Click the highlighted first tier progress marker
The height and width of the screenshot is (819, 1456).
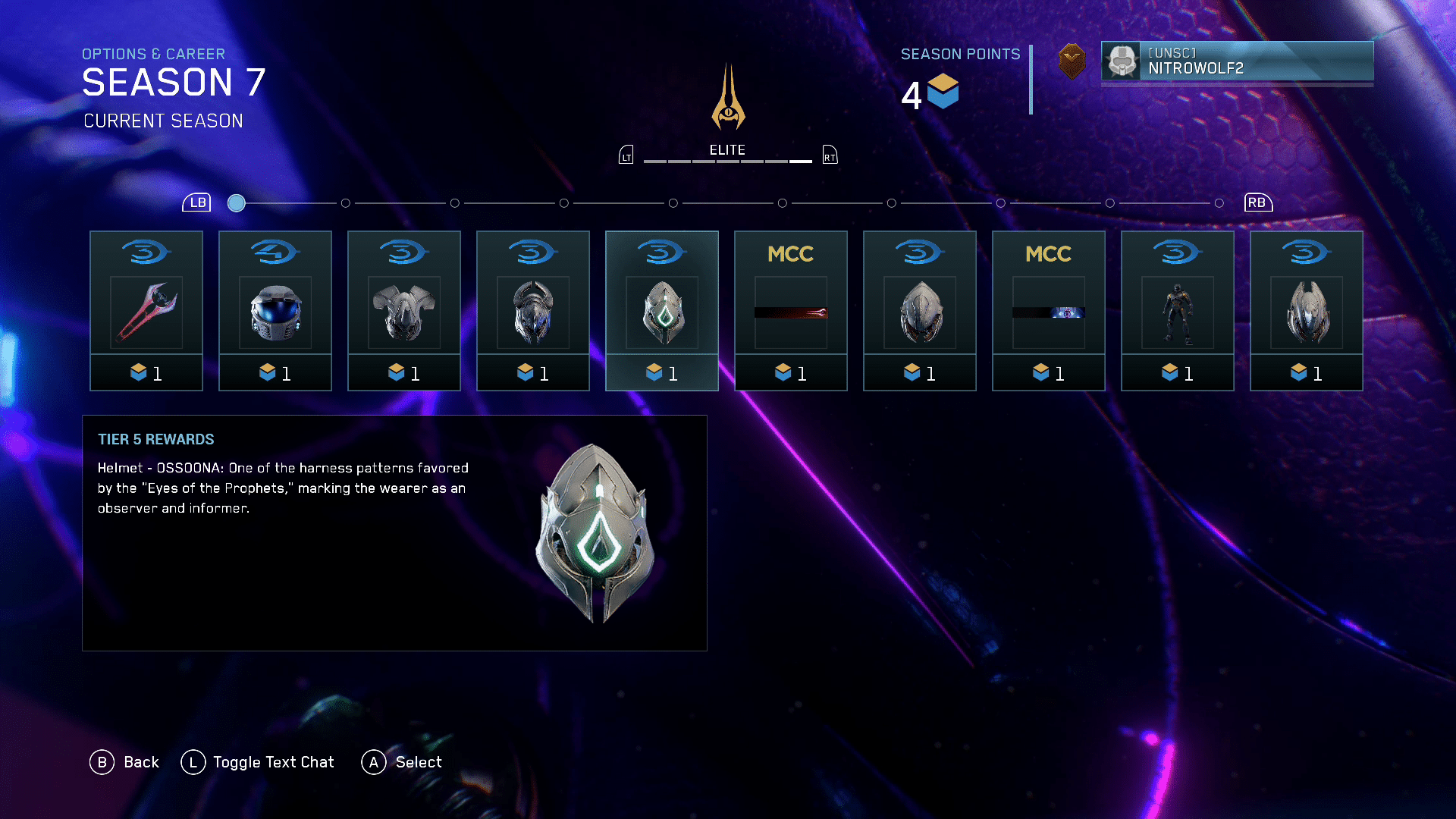237,203
